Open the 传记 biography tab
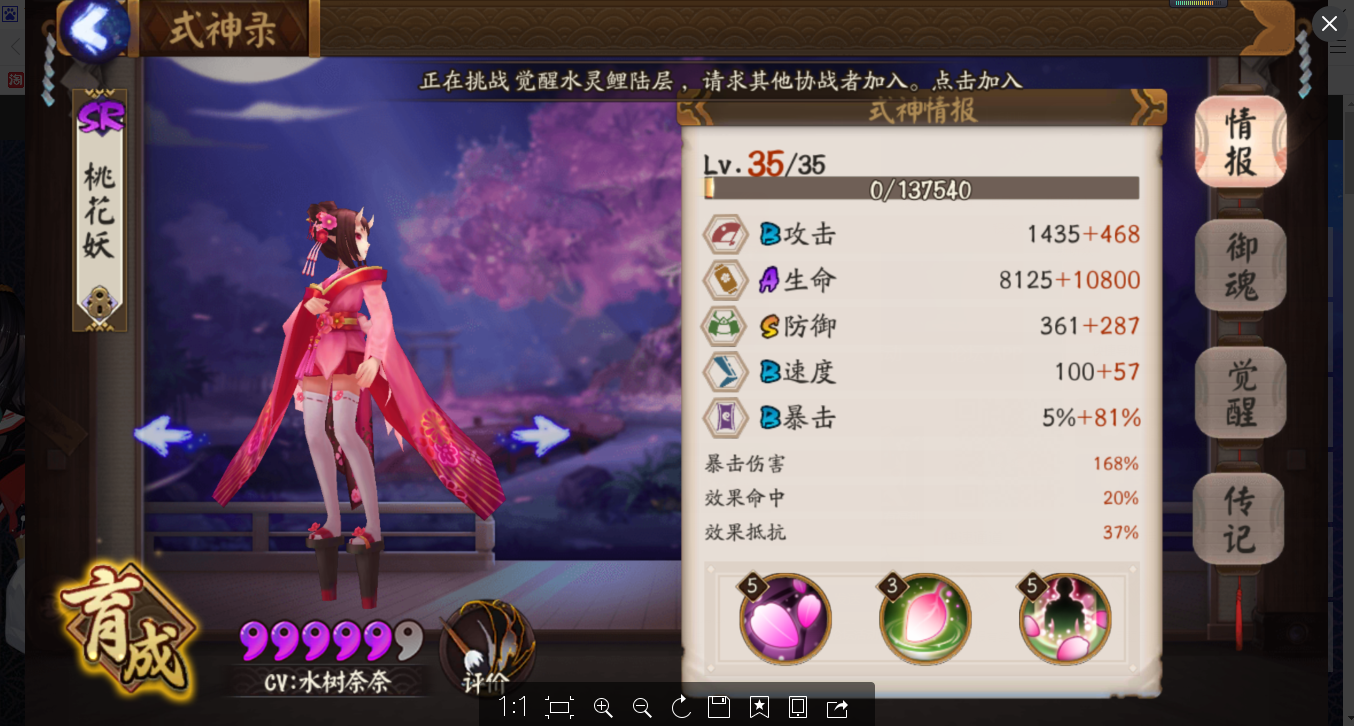Screen dimensions: 1354x726 tap(1240, 518)
